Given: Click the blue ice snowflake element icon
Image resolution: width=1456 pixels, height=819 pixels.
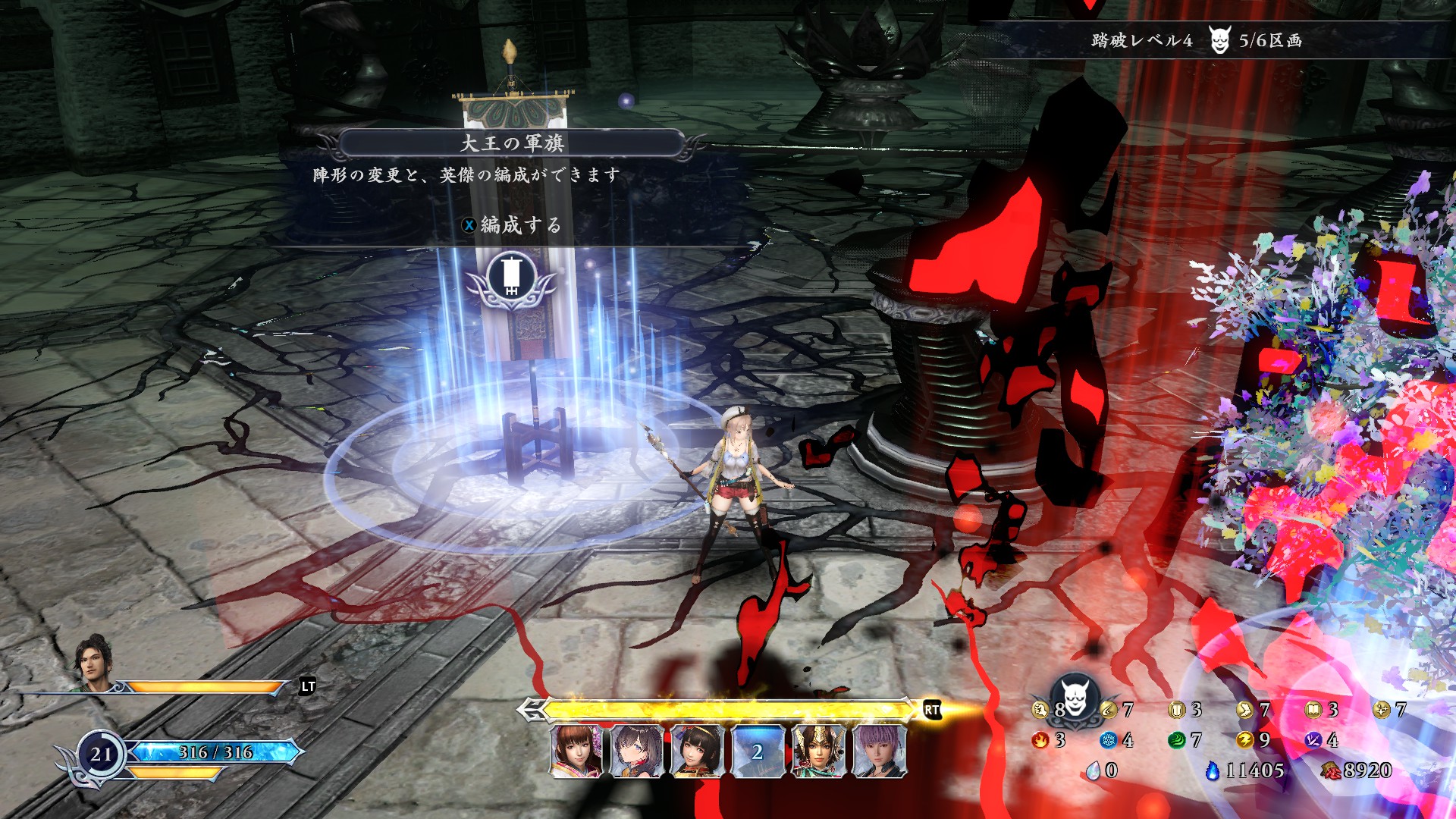Looking at the screenshot, I should pos(1108,740).
